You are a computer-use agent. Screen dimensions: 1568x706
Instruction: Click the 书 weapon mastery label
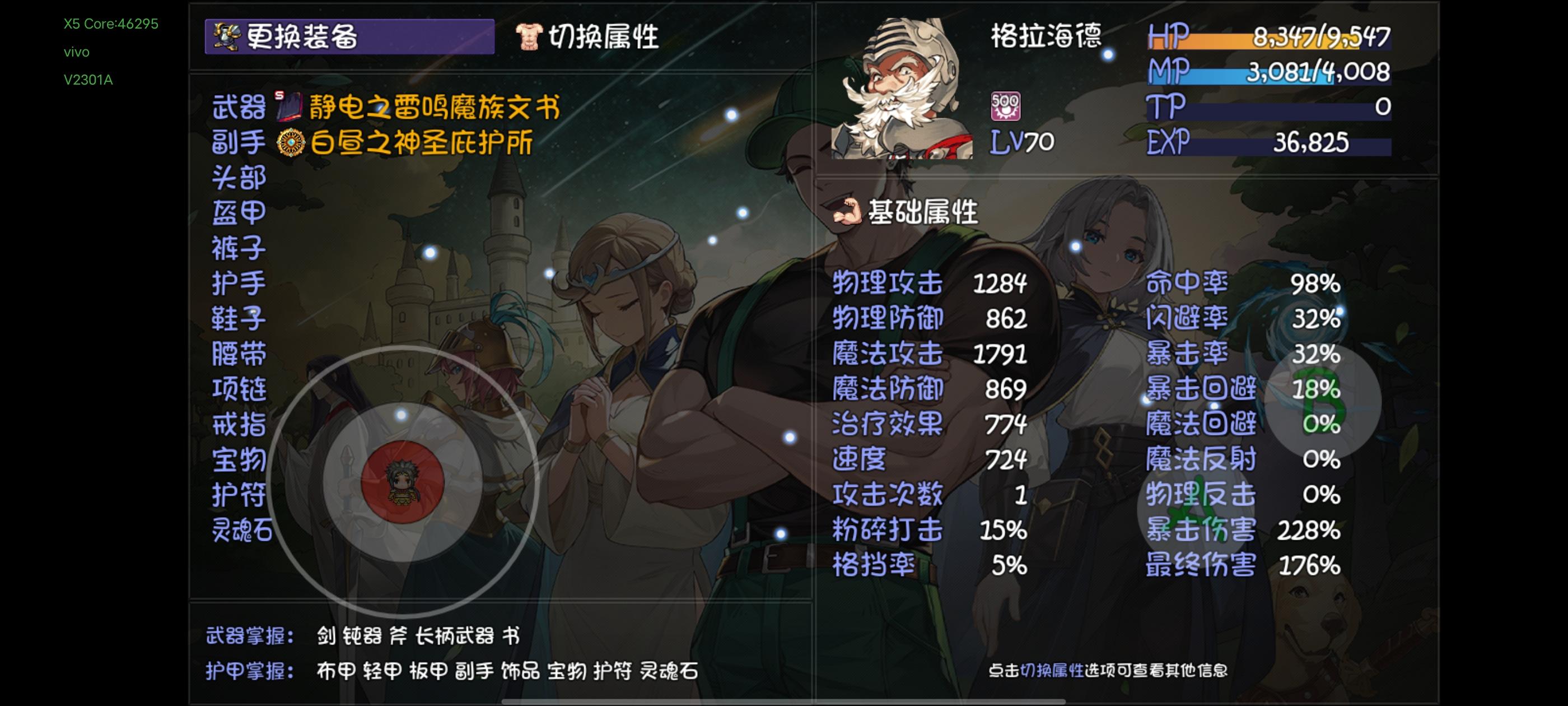tap(511, 634)
